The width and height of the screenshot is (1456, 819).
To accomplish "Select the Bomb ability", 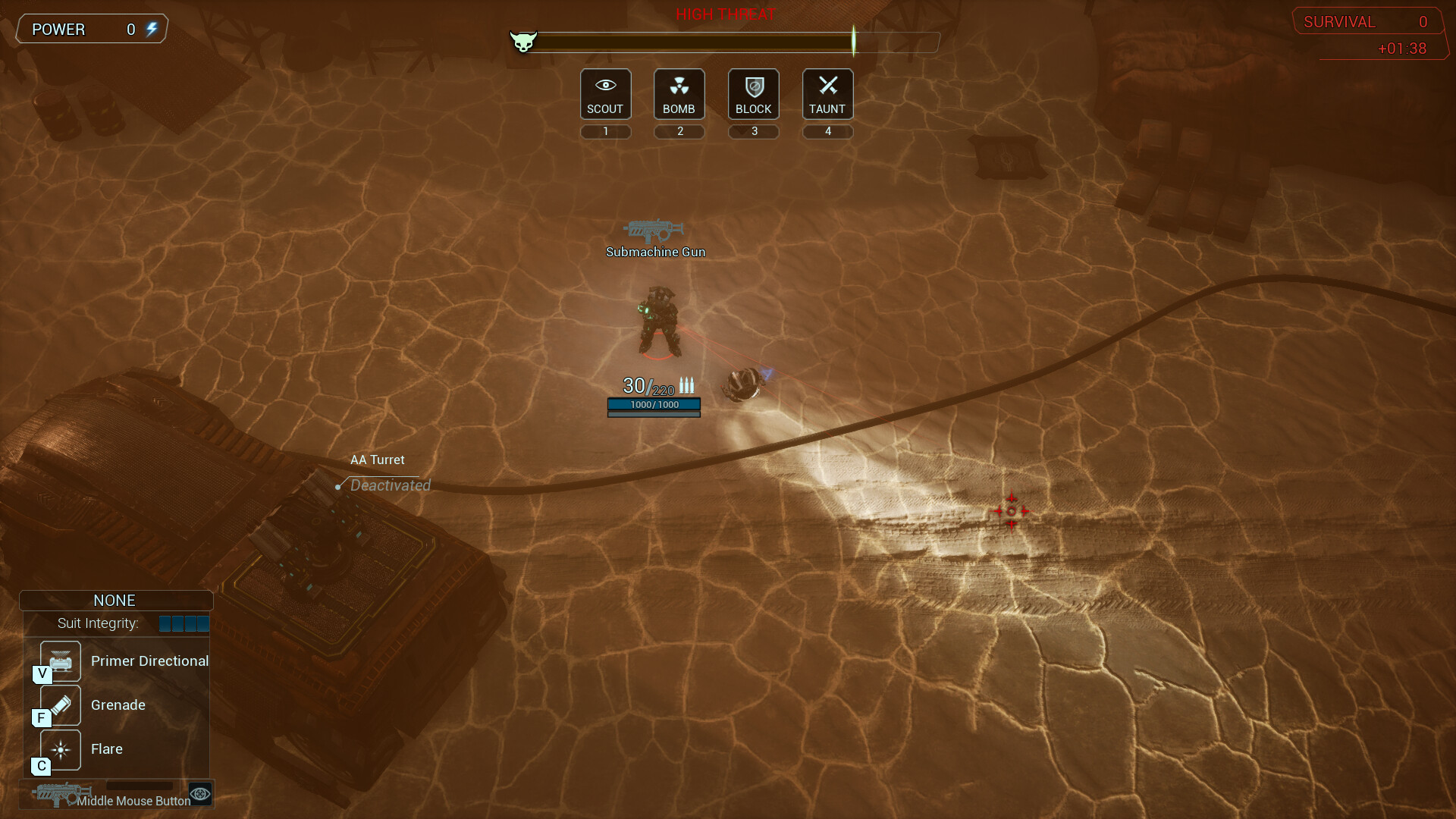I will (679, 93).
